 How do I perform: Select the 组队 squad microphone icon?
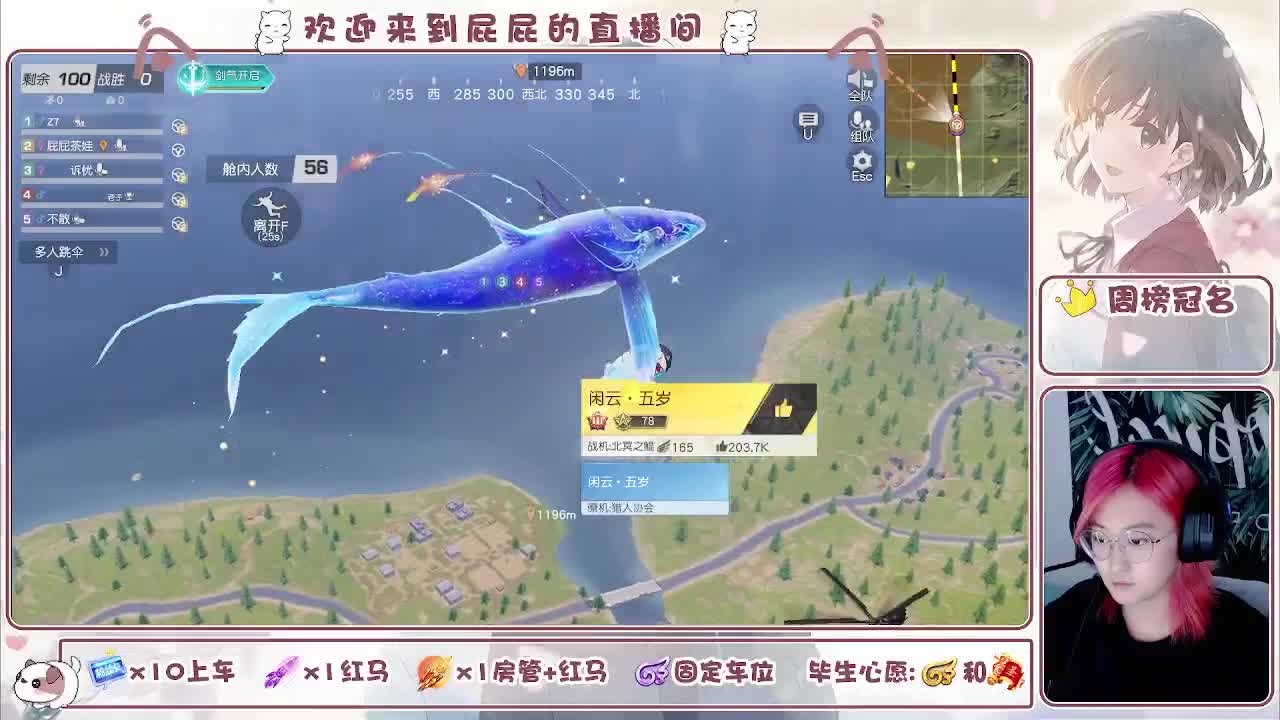(x=858, y=118)
